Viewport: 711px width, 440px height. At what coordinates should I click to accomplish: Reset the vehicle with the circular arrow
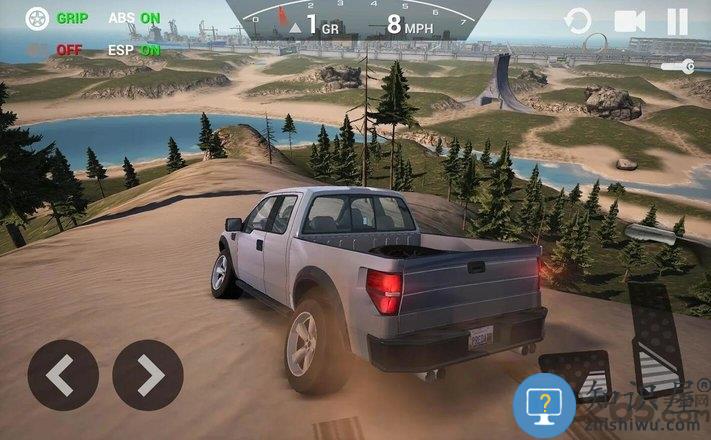click(x=578, y=20)
